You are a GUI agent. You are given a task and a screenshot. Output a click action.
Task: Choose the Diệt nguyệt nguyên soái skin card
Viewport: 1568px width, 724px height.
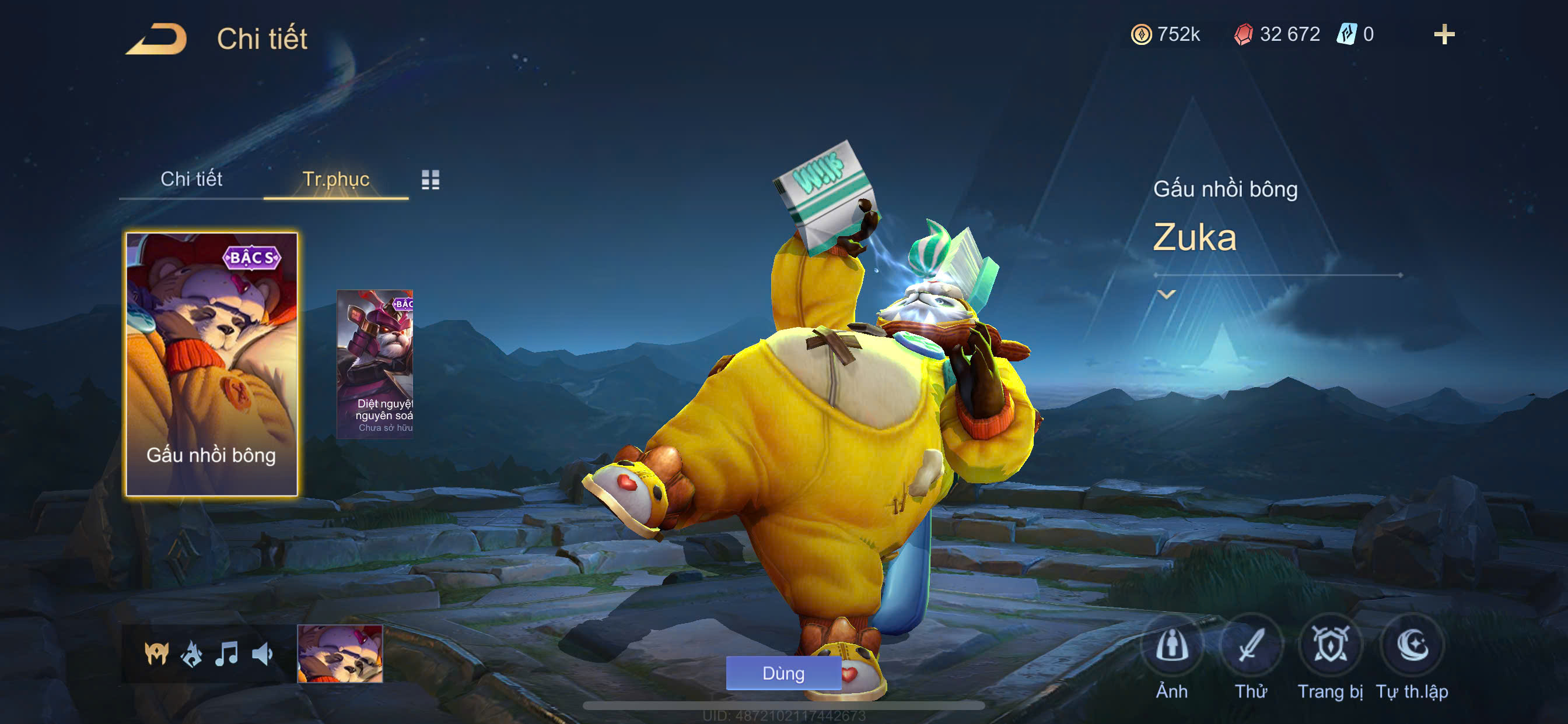click(375, 363)
